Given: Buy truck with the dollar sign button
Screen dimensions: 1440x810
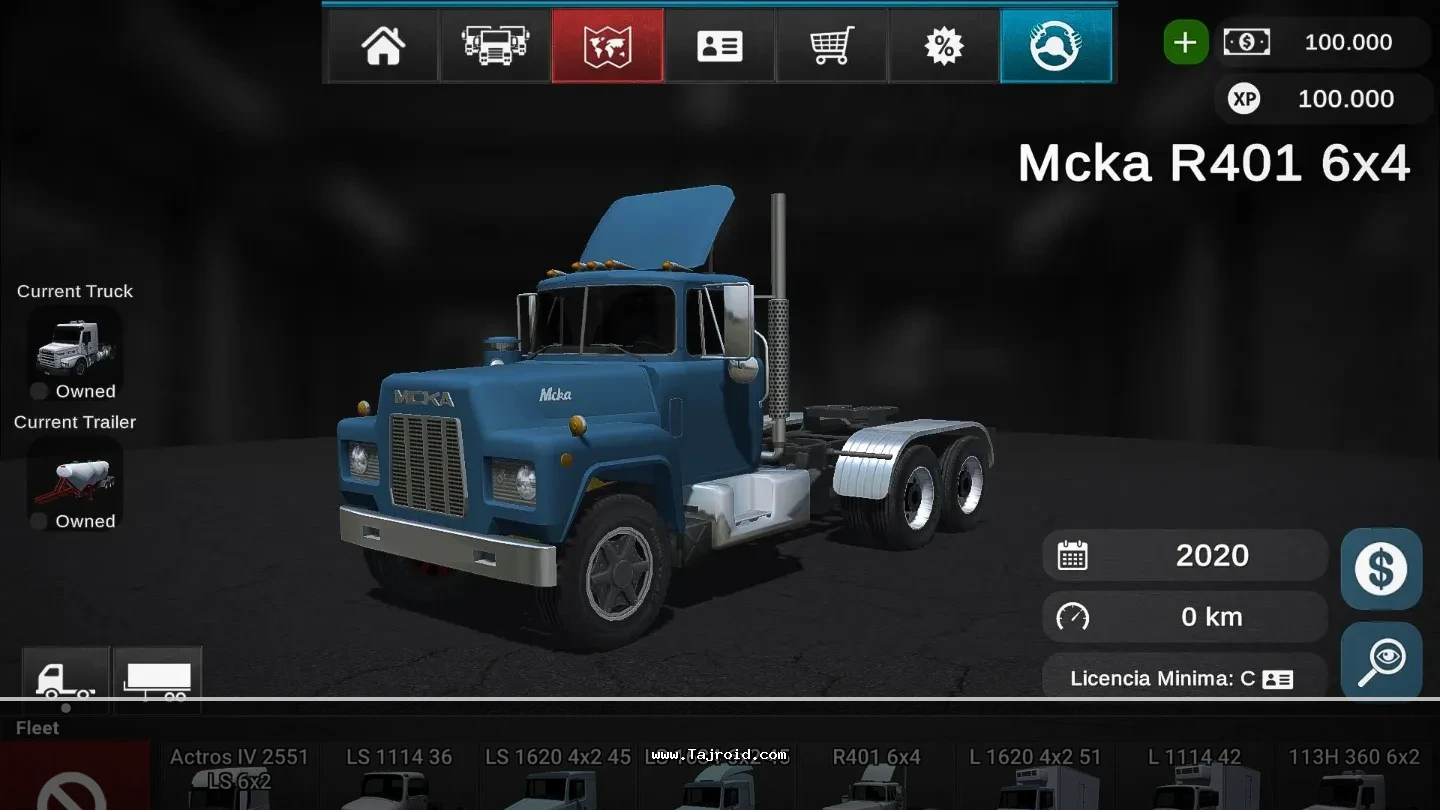Looking at the screenshot, I should pyautogui.click(x=1381, y=569).
